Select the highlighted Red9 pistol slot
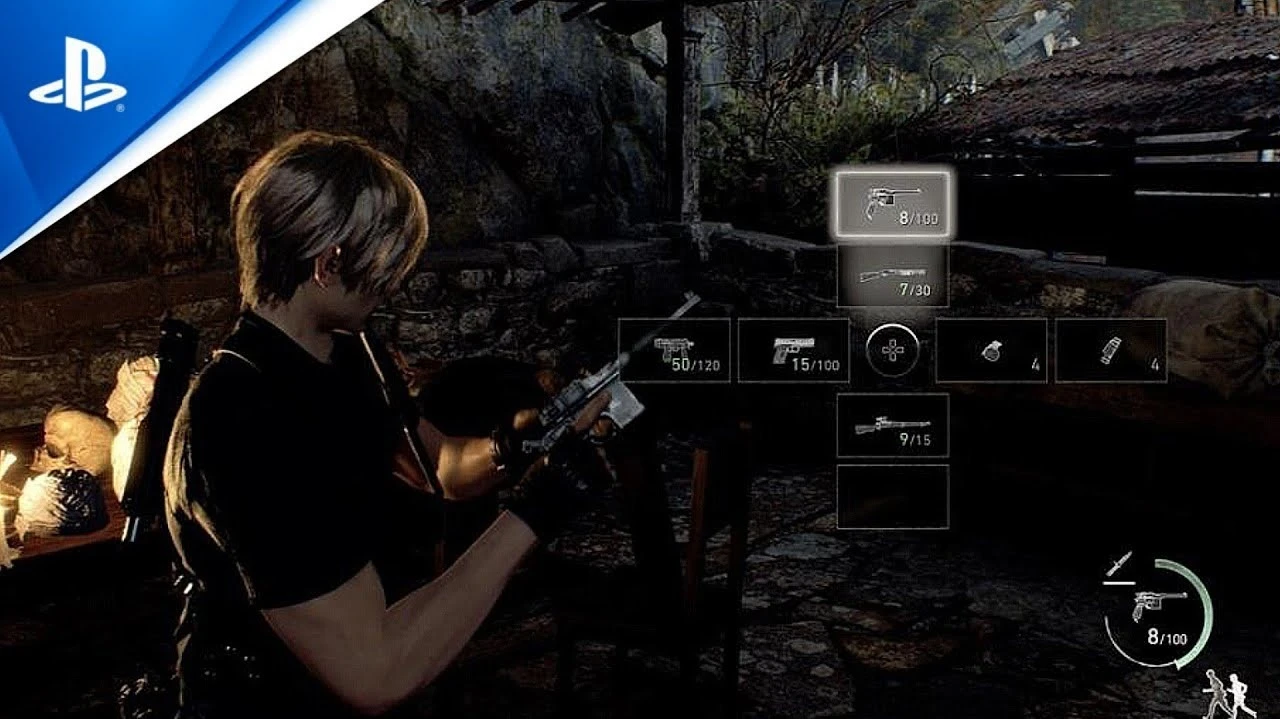The height and width of the screenshot is (719, 1280). [x=893, y=203]
